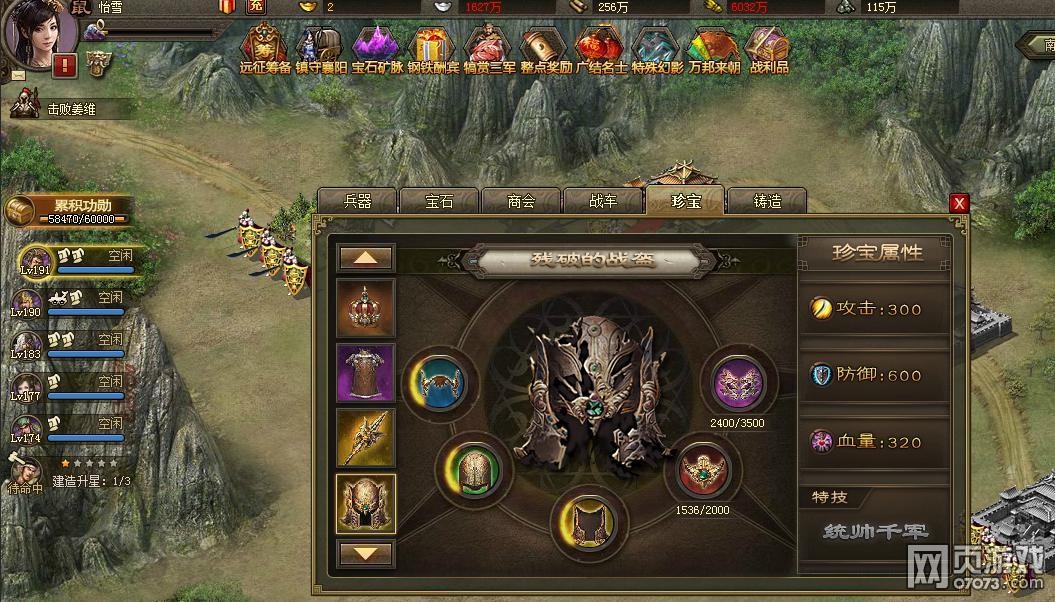
Task: Open the 宝石矿脉 event icon
Action: 376,49
